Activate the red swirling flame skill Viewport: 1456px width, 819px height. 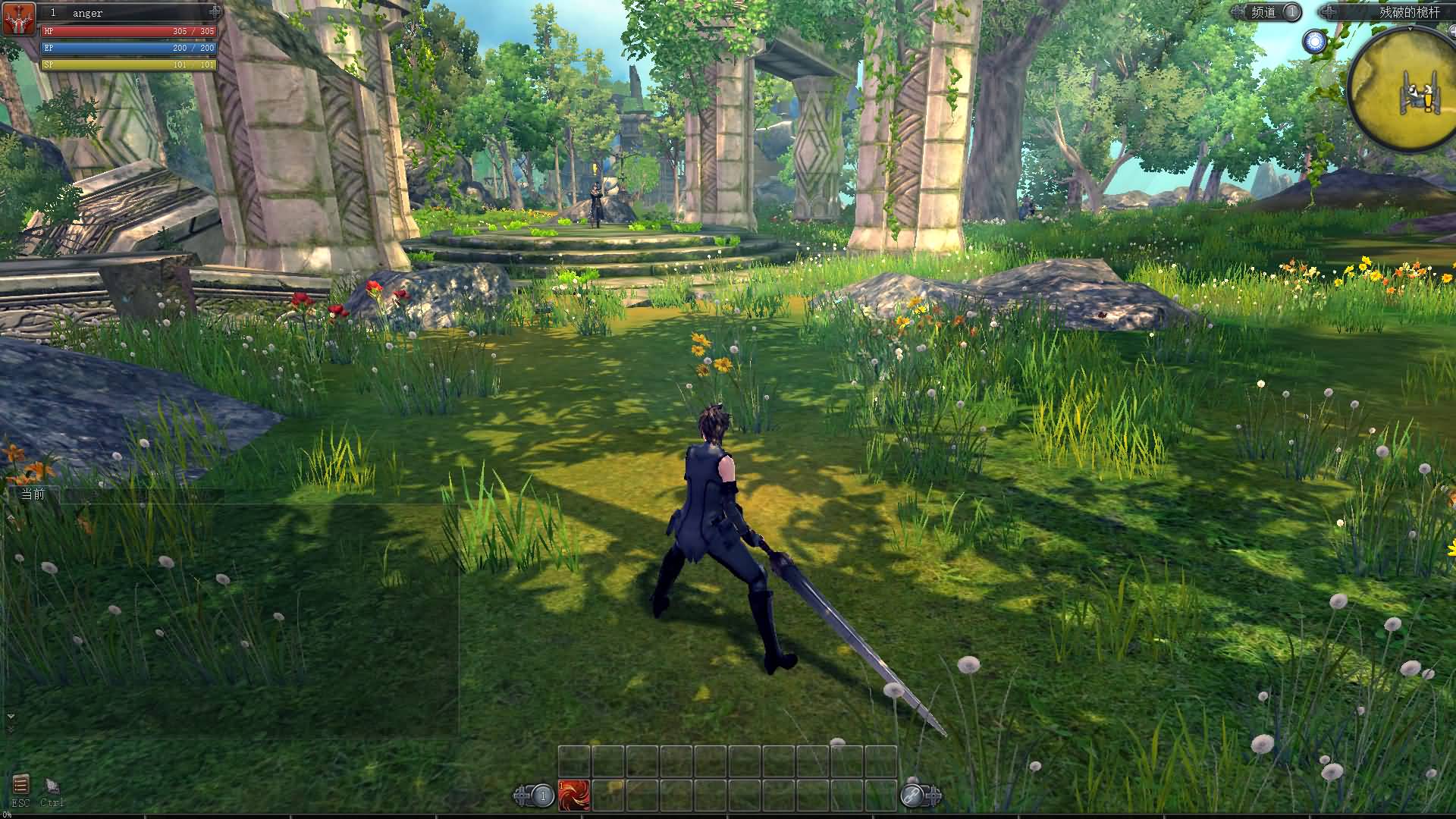574,795
